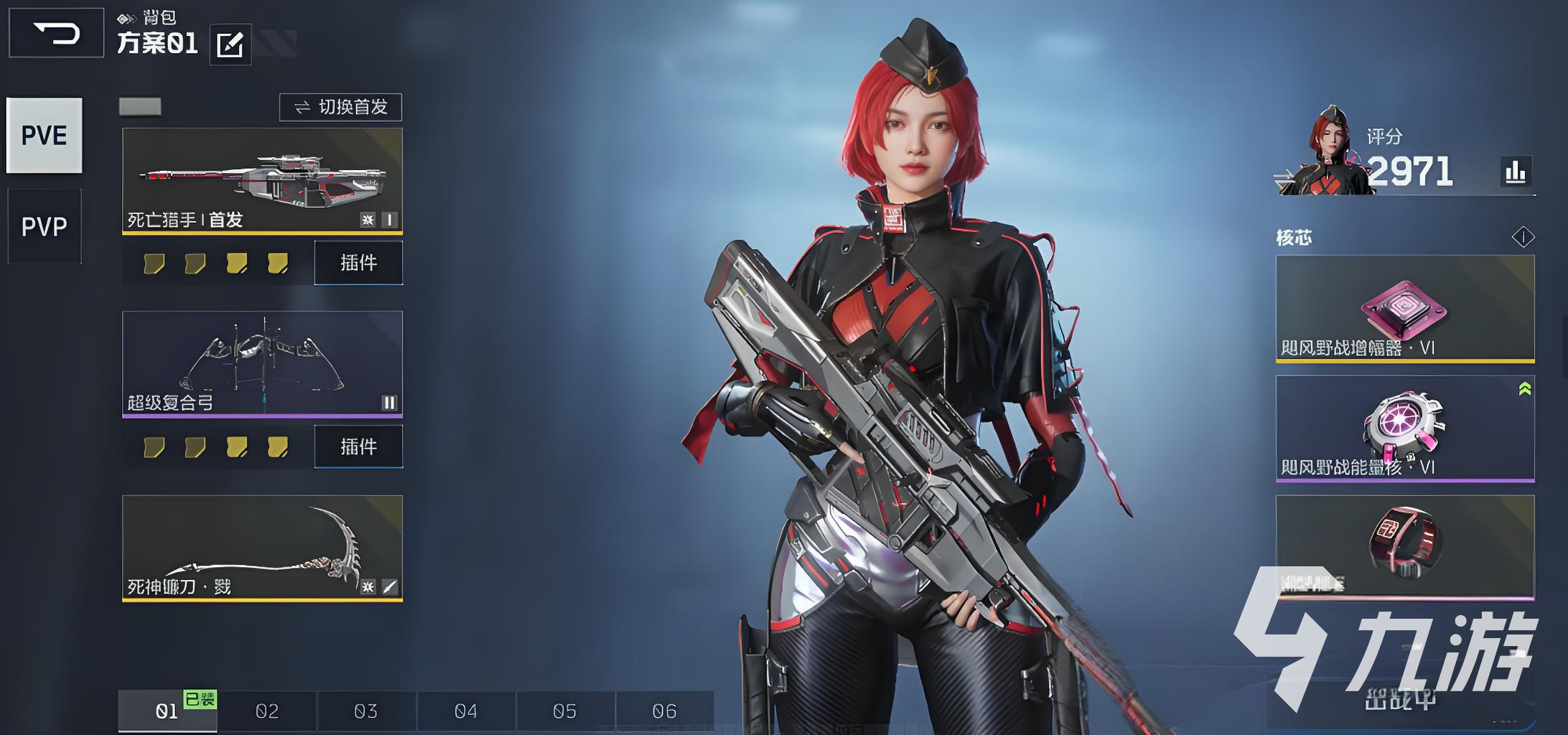Image resolution: width=1568 pixels, height=735 pixels.
Task: Select the 超级复合弓 weapon slot
Action: click(262, 363)
